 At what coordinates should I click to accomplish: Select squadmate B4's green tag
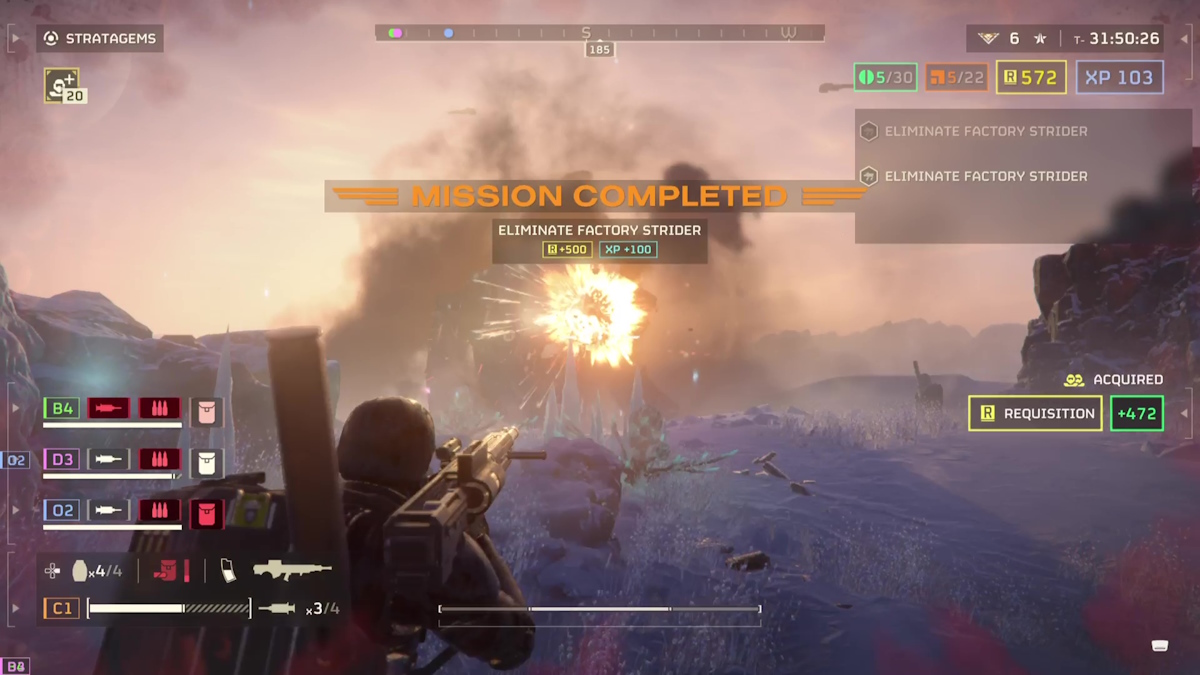coord(62,408)
